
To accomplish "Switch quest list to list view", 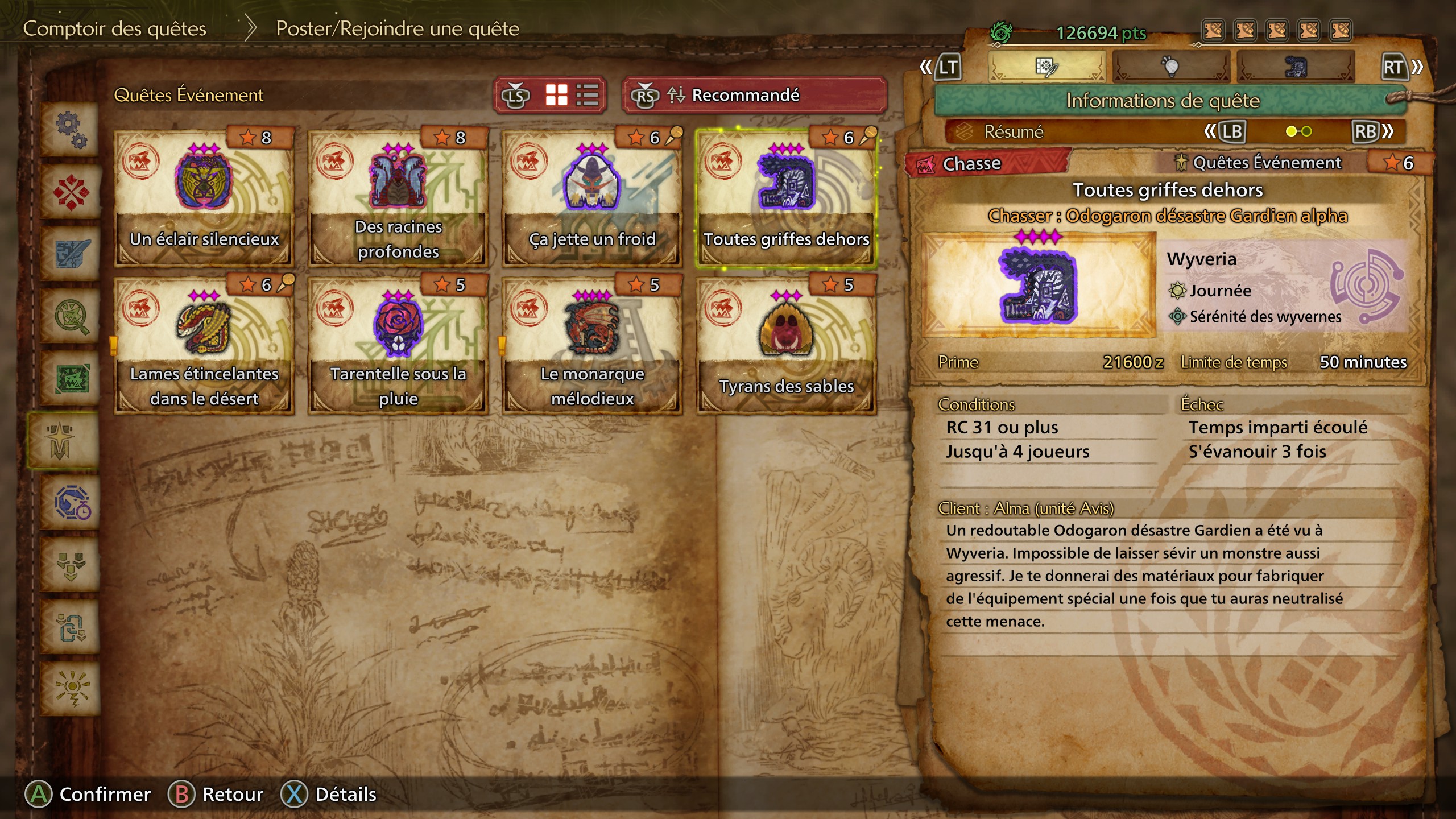I will click(x=589, y=96).
